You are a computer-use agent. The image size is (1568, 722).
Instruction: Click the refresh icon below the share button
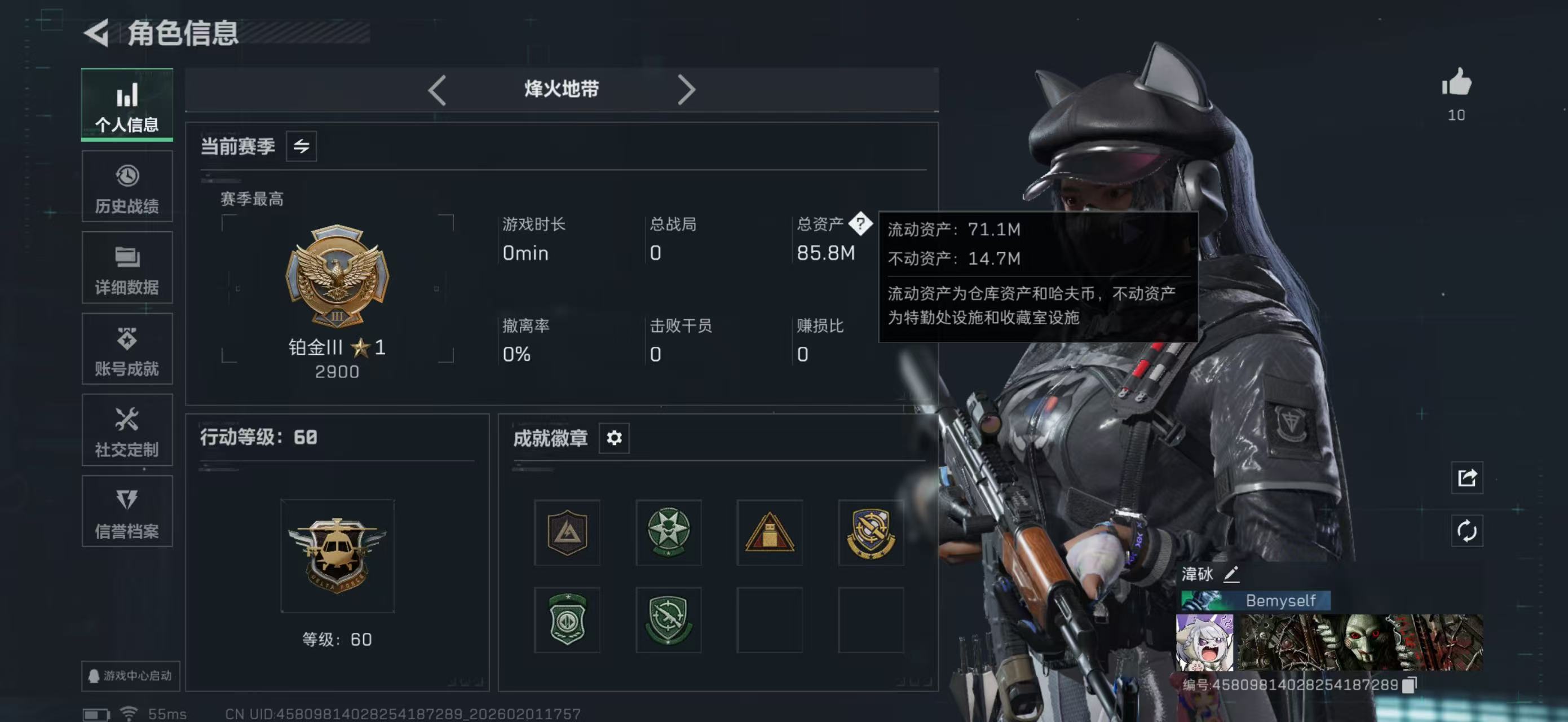click(x=1468, y=531)
